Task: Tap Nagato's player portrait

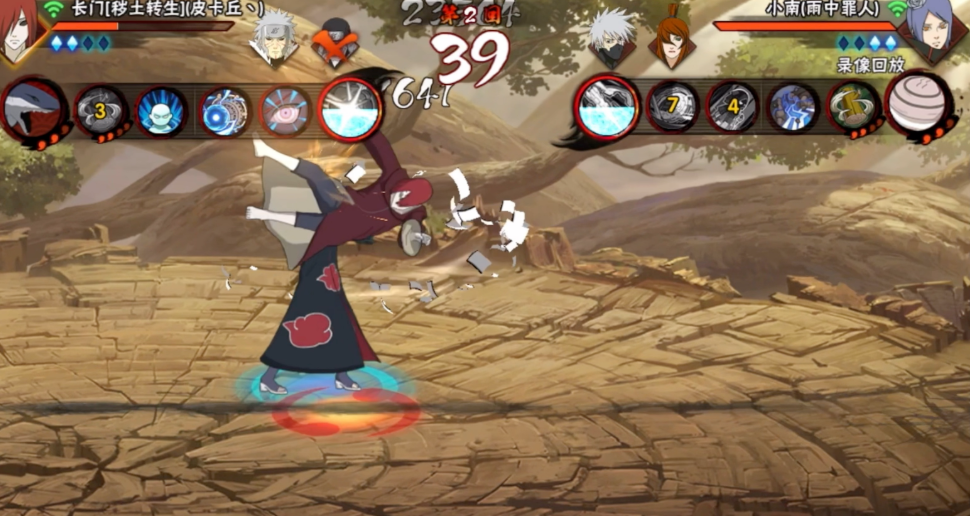Action: tap(22, 28)
